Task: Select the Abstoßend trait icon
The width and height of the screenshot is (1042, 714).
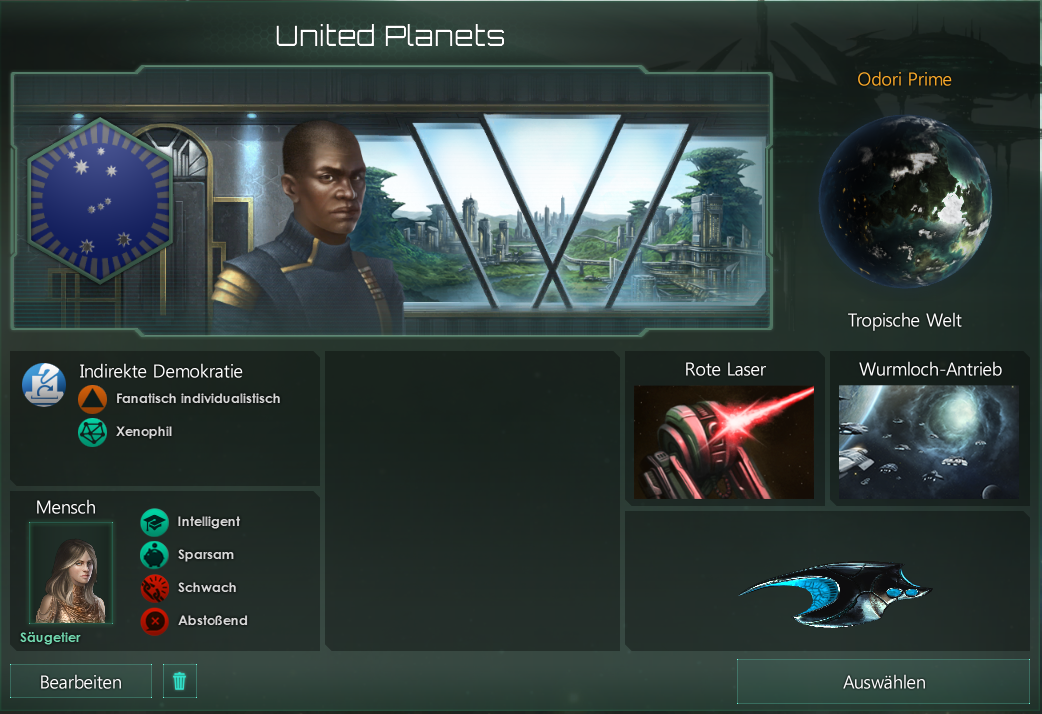Action: [154, 621]
